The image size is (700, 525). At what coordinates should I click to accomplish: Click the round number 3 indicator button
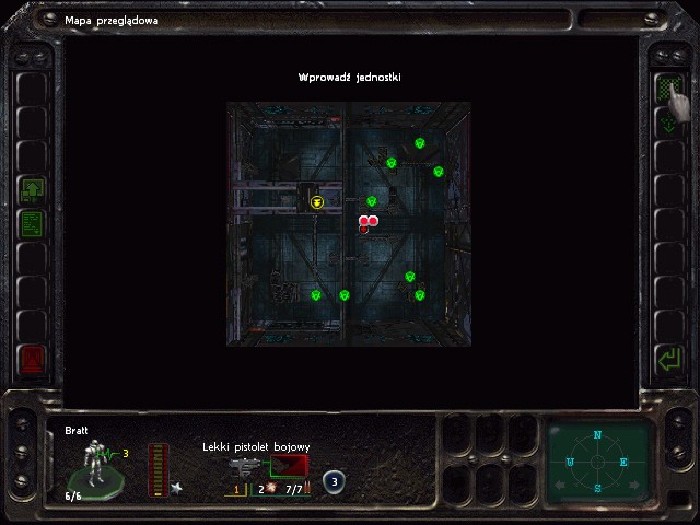335,483
